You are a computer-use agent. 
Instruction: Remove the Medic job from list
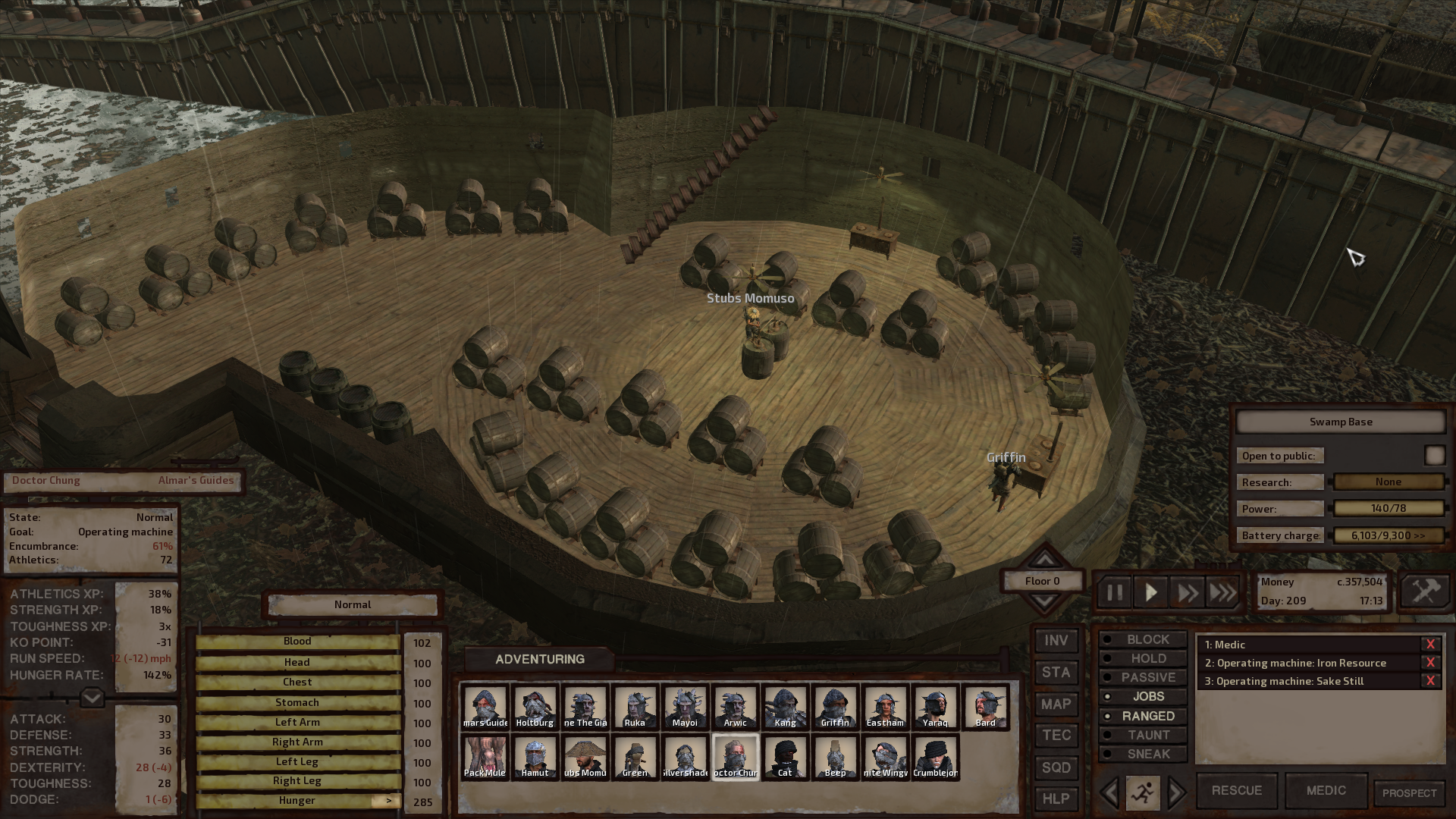point(1430,645)
